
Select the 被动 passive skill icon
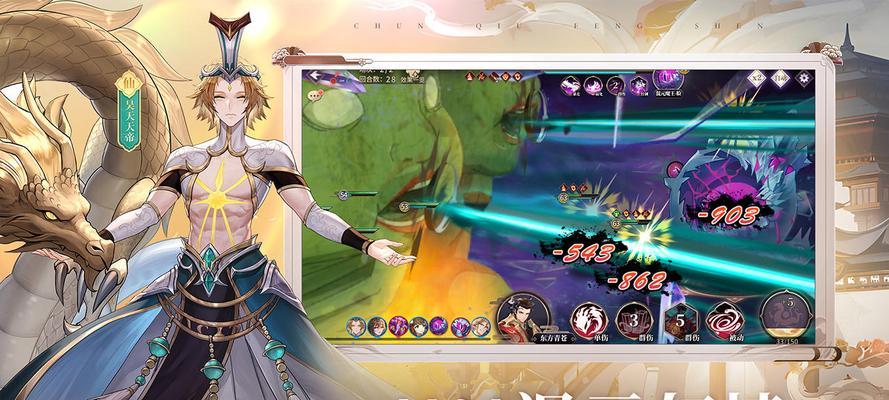point(723,319)
